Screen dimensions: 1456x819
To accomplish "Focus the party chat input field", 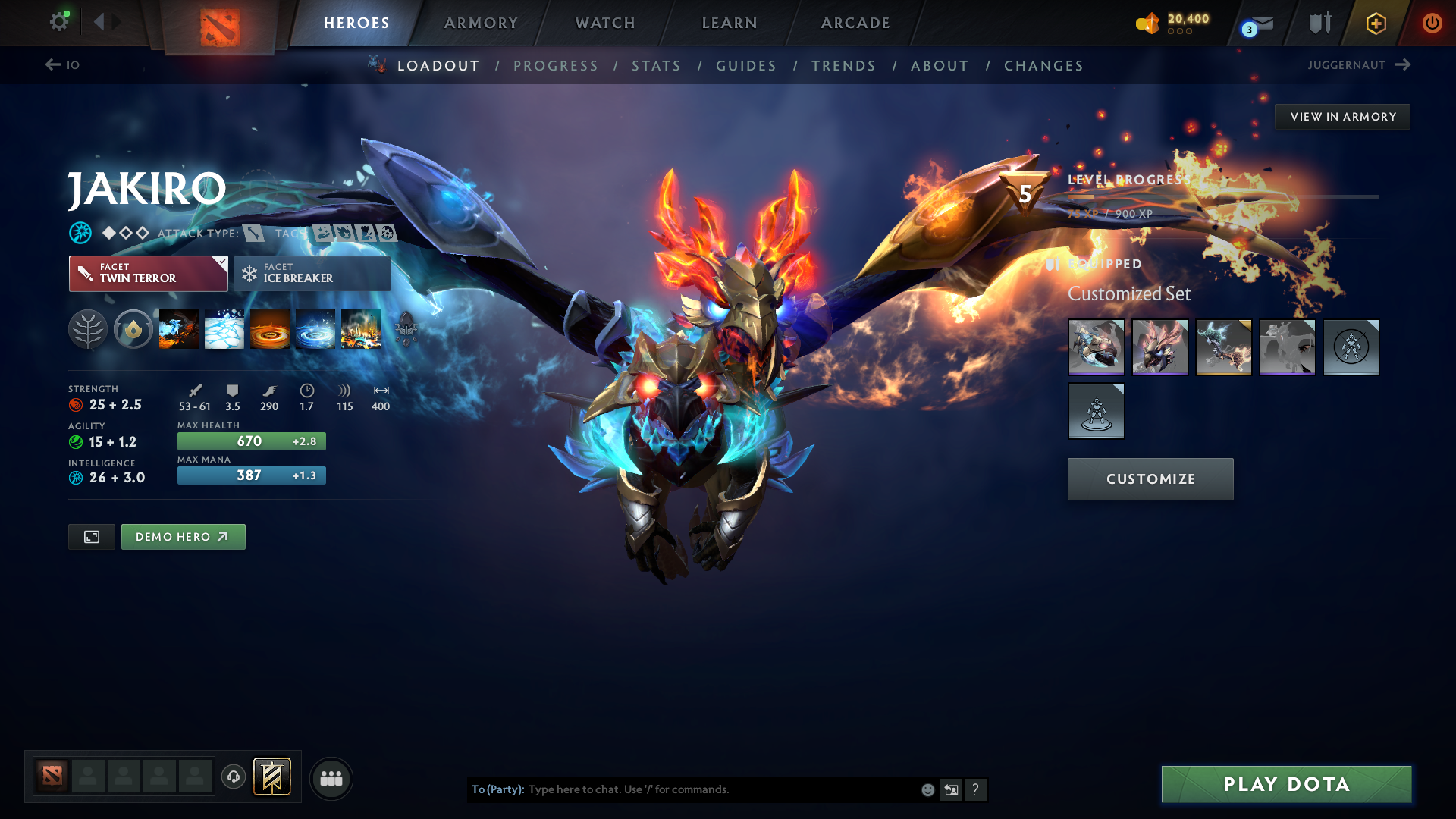I will coord(720,789).
